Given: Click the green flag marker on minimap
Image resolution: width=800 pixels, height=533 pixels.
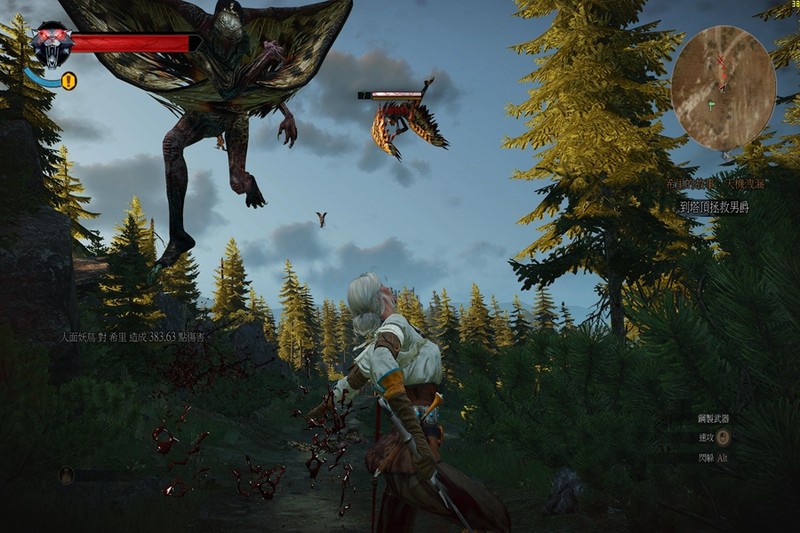Looking at the screenshot, I should click(711, 103).
